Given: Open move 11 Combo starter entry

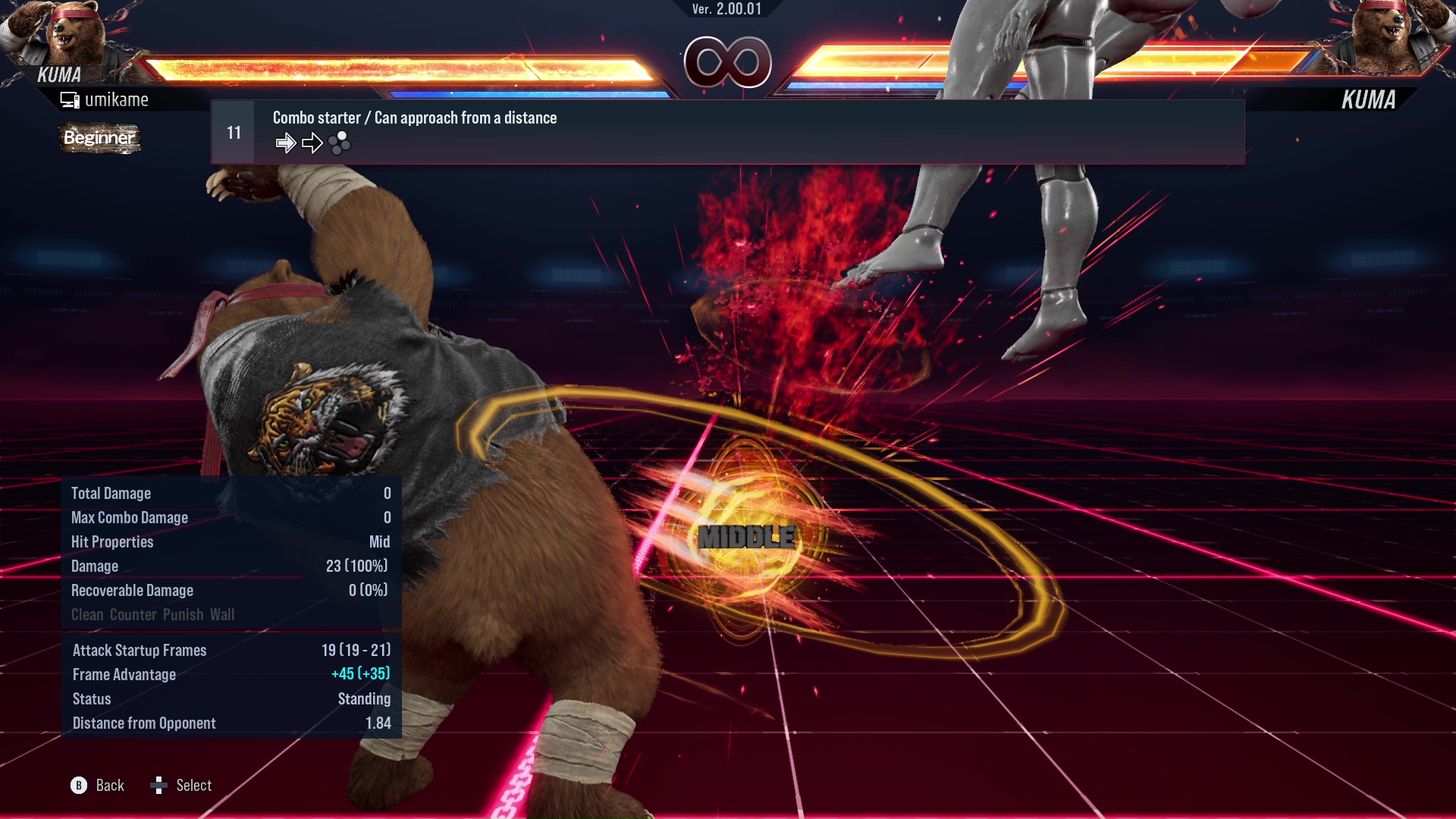Looking at the screenshot, I should click(414, 118).
